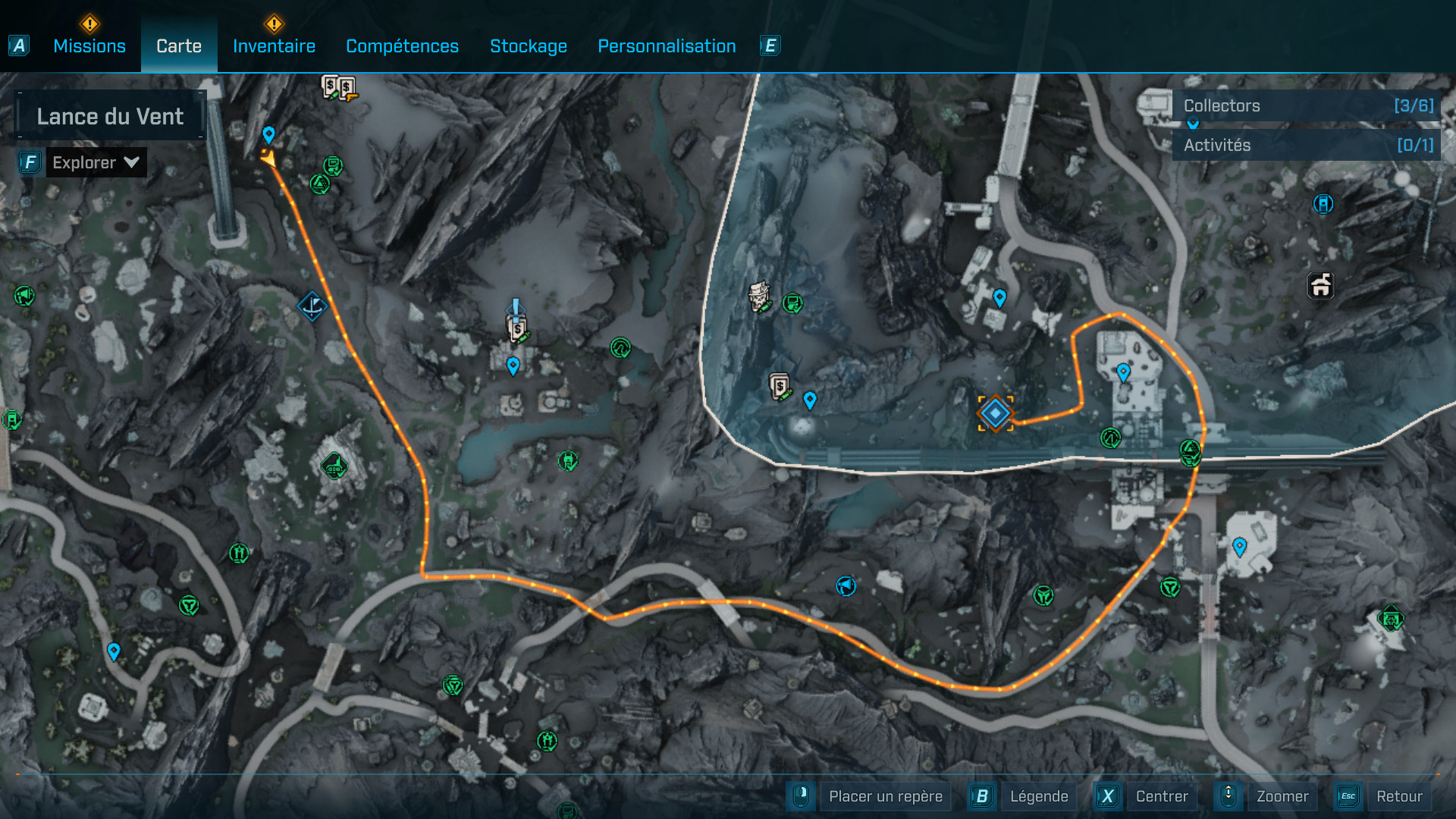Open the Missions tab
1456x819 pixels.
(x=89, y=46)
